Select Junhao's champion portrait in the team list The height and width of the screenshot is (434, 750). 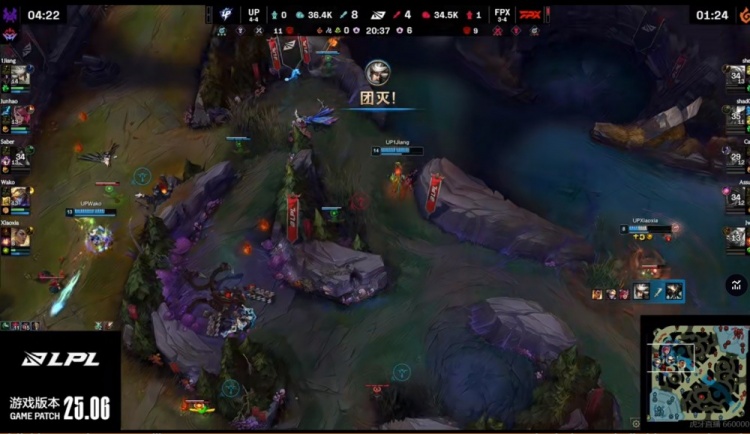[x=20, y=115]
